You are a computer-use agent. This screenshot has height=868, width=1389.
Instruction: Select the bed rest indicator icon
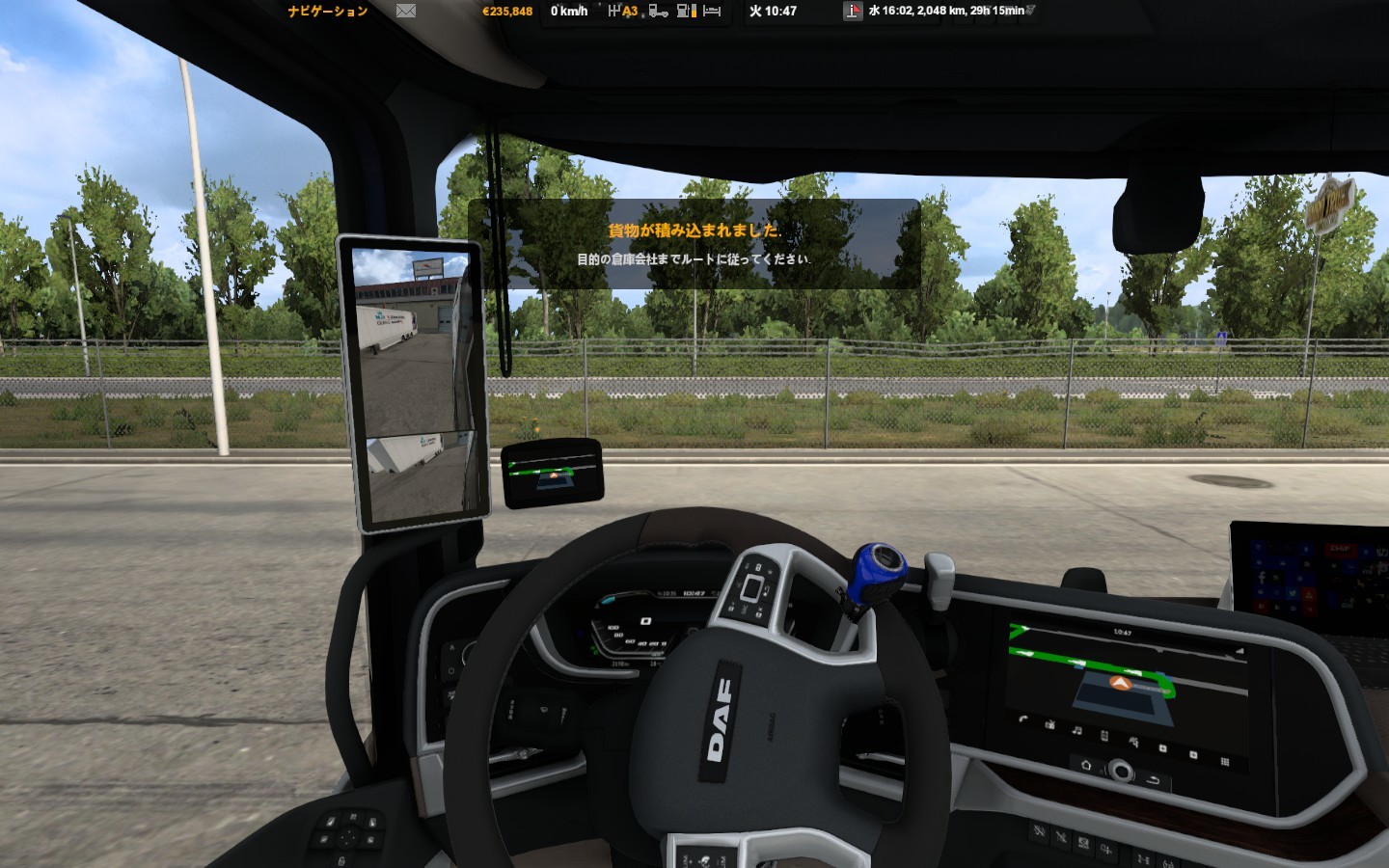pyautogui.click(x=712, y=12)
